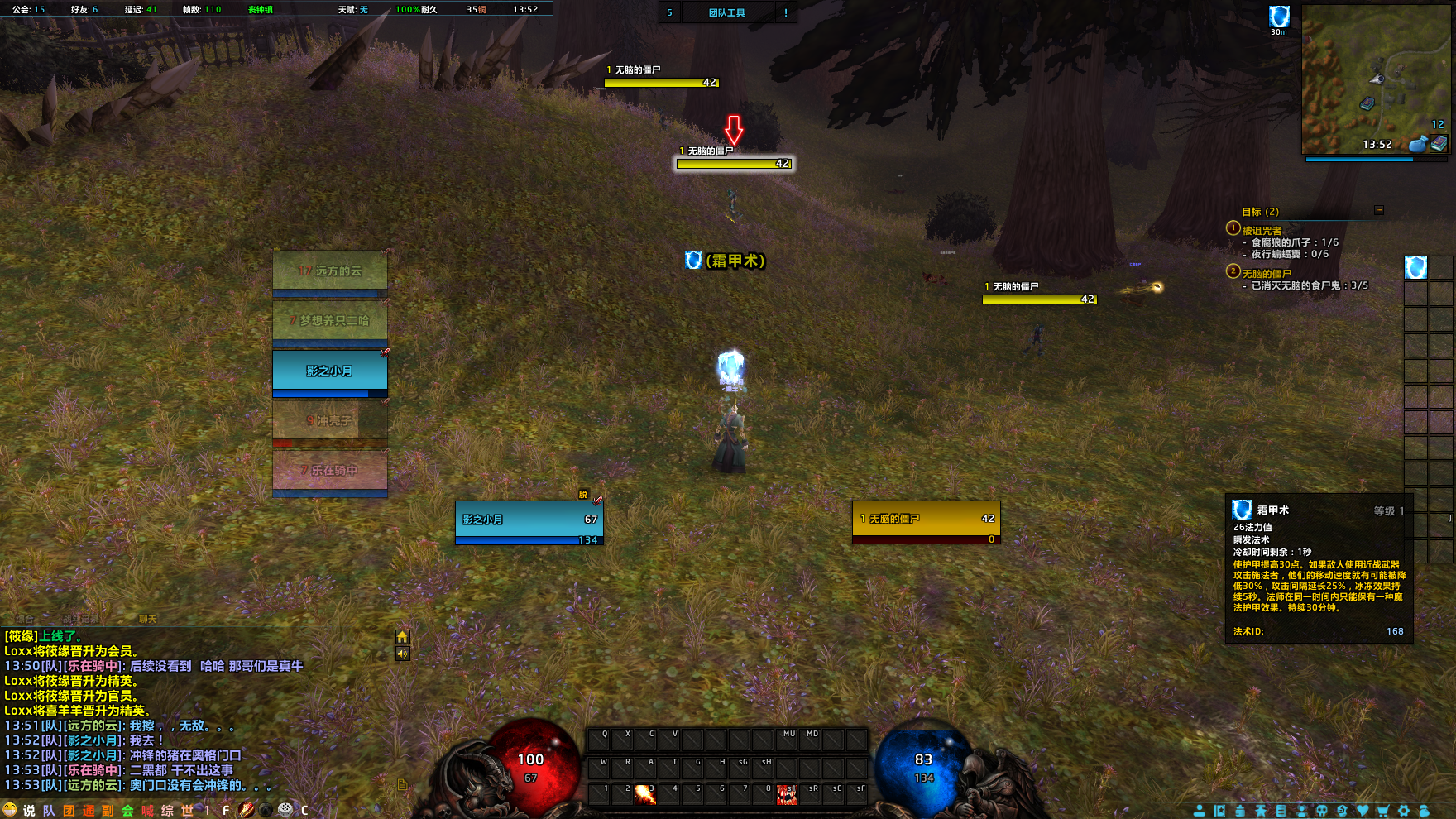Open the shopping cart store icon
1456x819 pixels.
(1382, 811)
